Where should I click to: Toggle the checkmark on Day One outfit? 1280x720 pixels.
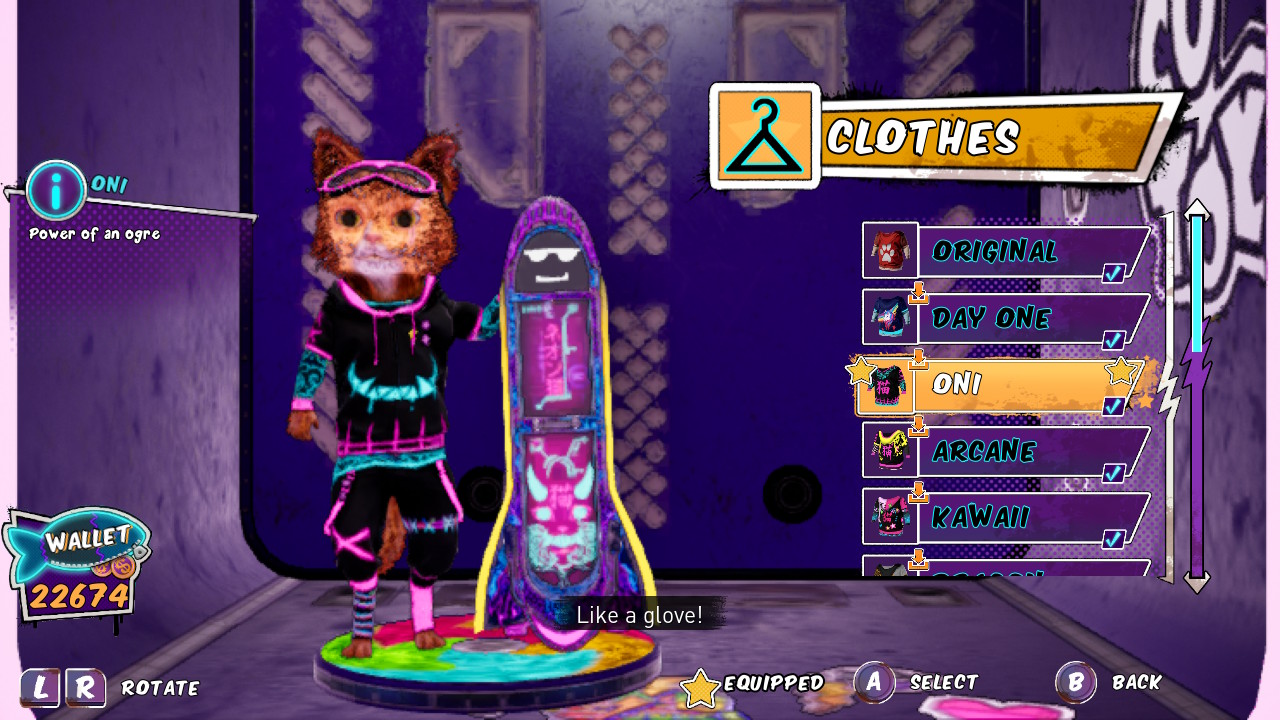[1112, 340]
